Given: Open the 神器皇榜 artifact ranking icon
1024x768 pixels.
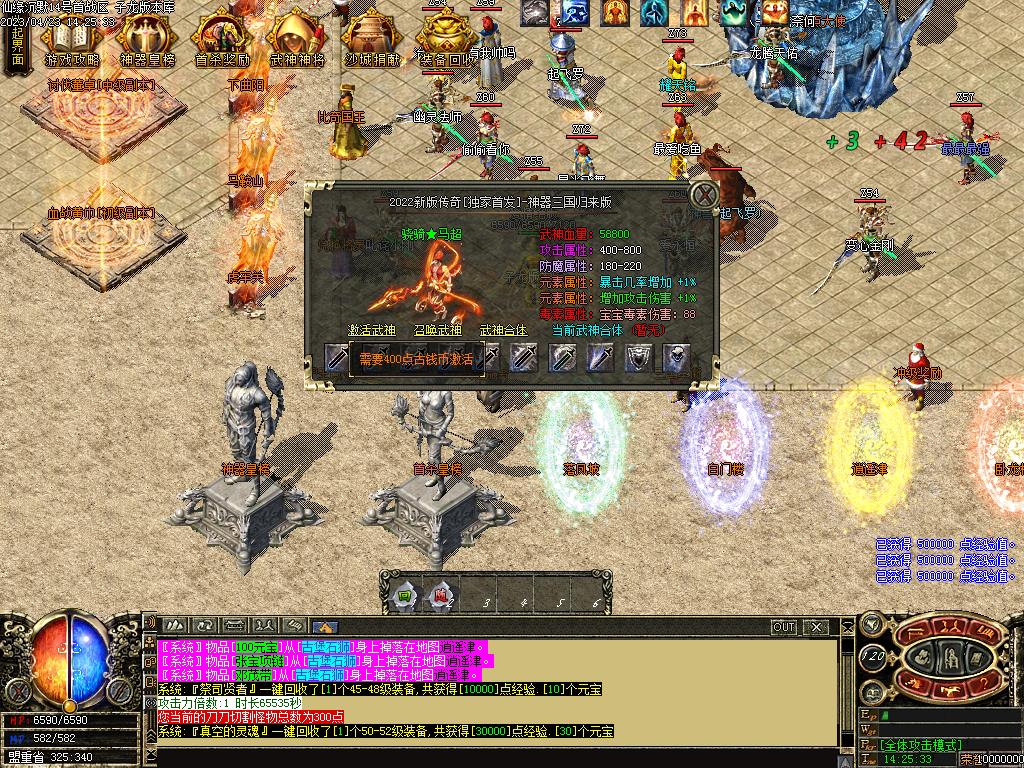Looking at the screenshot, I should (146, 40).
